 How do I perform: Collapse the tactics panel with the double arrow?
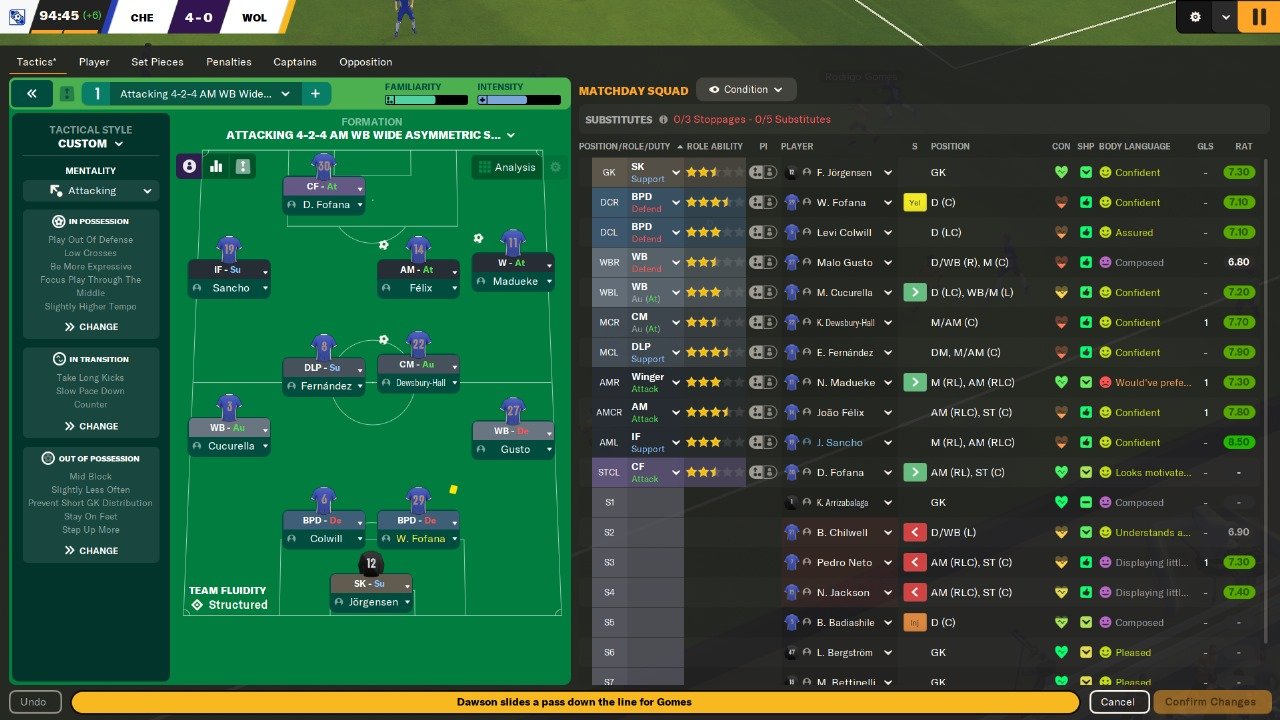pyautogui.click(x=32, y=94)
